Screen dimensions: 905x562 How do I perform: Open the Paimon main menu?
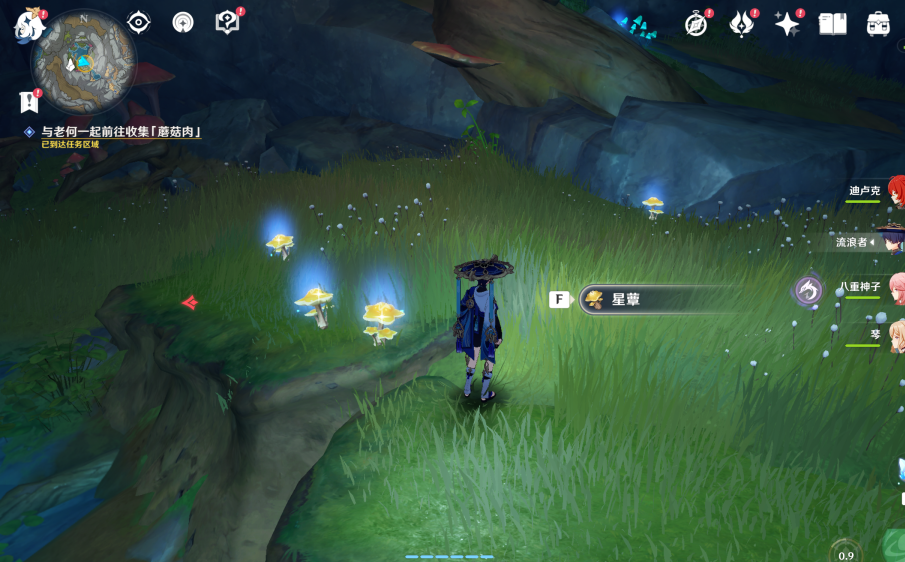pos(25,24)
